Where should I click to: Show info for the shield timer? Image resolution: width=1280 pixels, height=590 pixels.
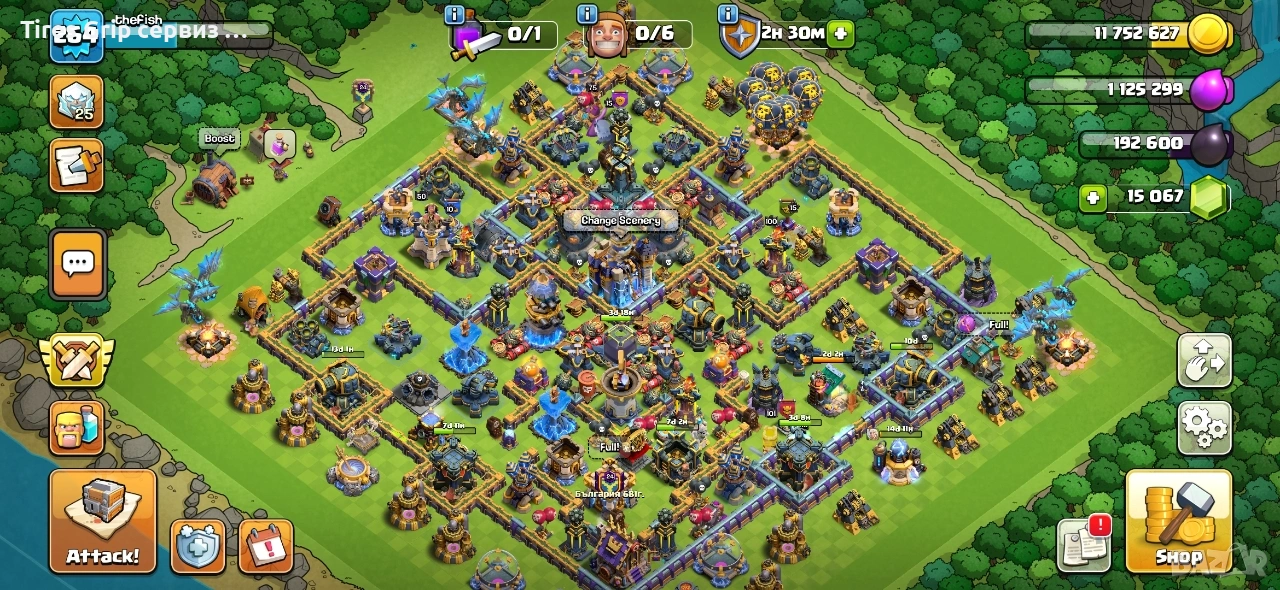point(728,15)
